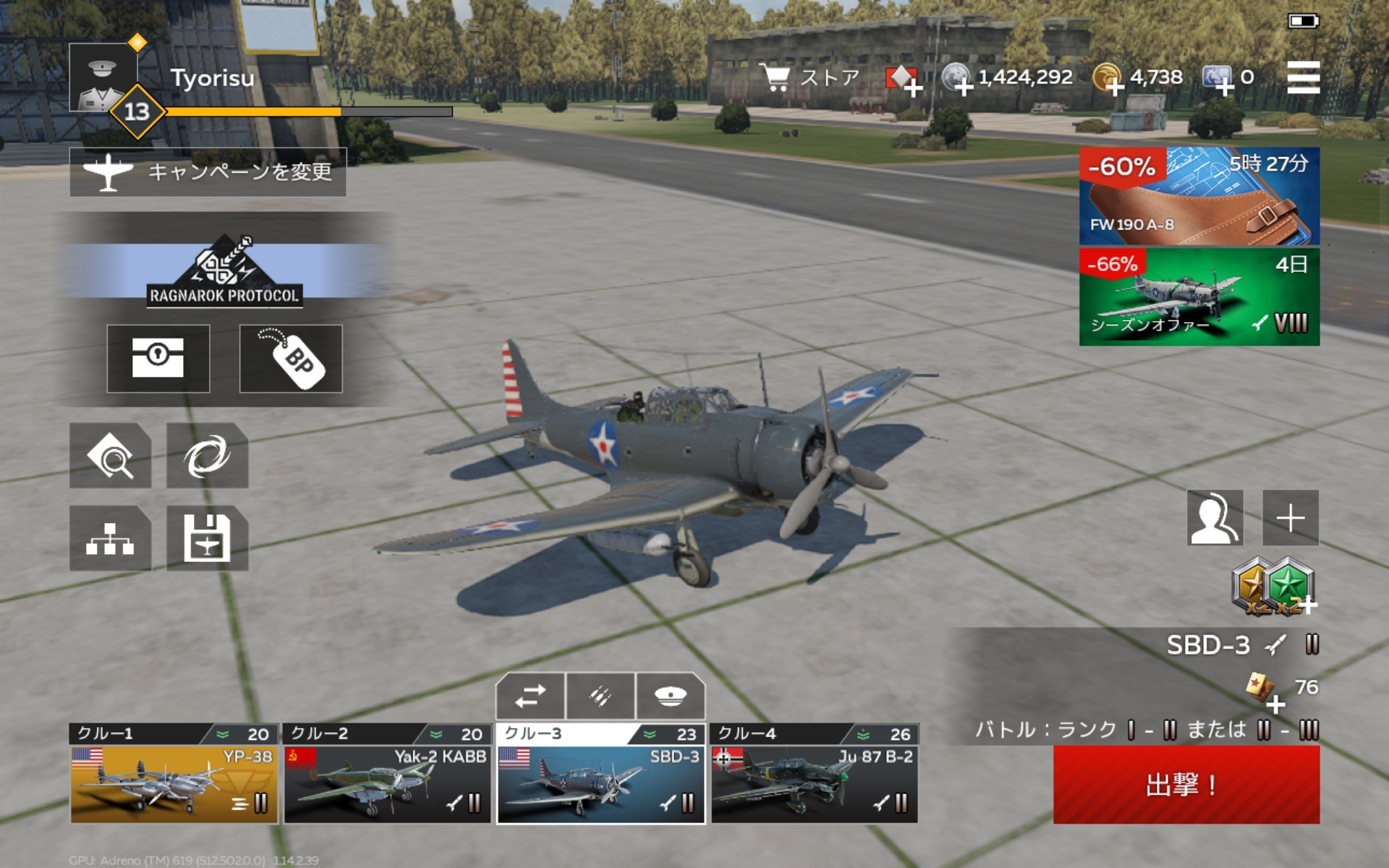
Task: Launch battle with the red 出撃！ button
Action: tap(1186, 784)
